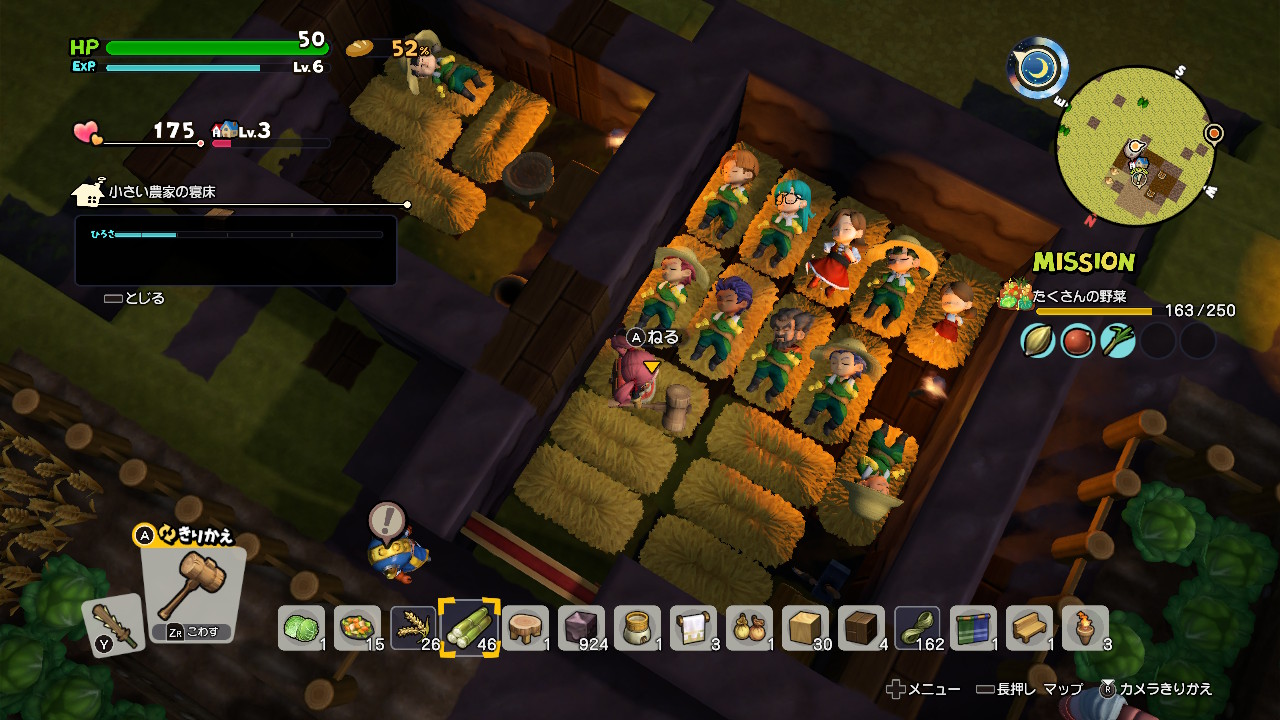1280x720 pixels.
Task: Select the highlighted sugarcane slot with 46
Action: [x=469, y=628]
